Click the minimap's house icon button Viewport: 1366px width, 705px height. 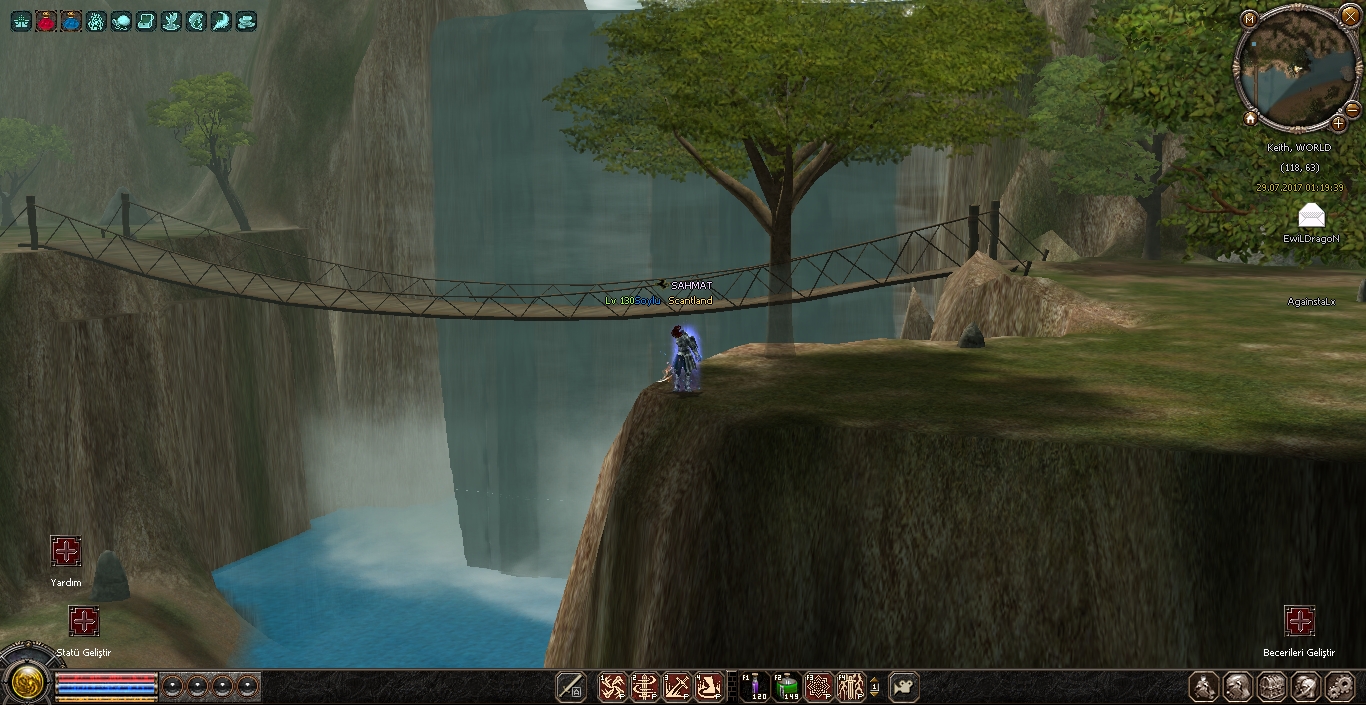(1250, 119)
